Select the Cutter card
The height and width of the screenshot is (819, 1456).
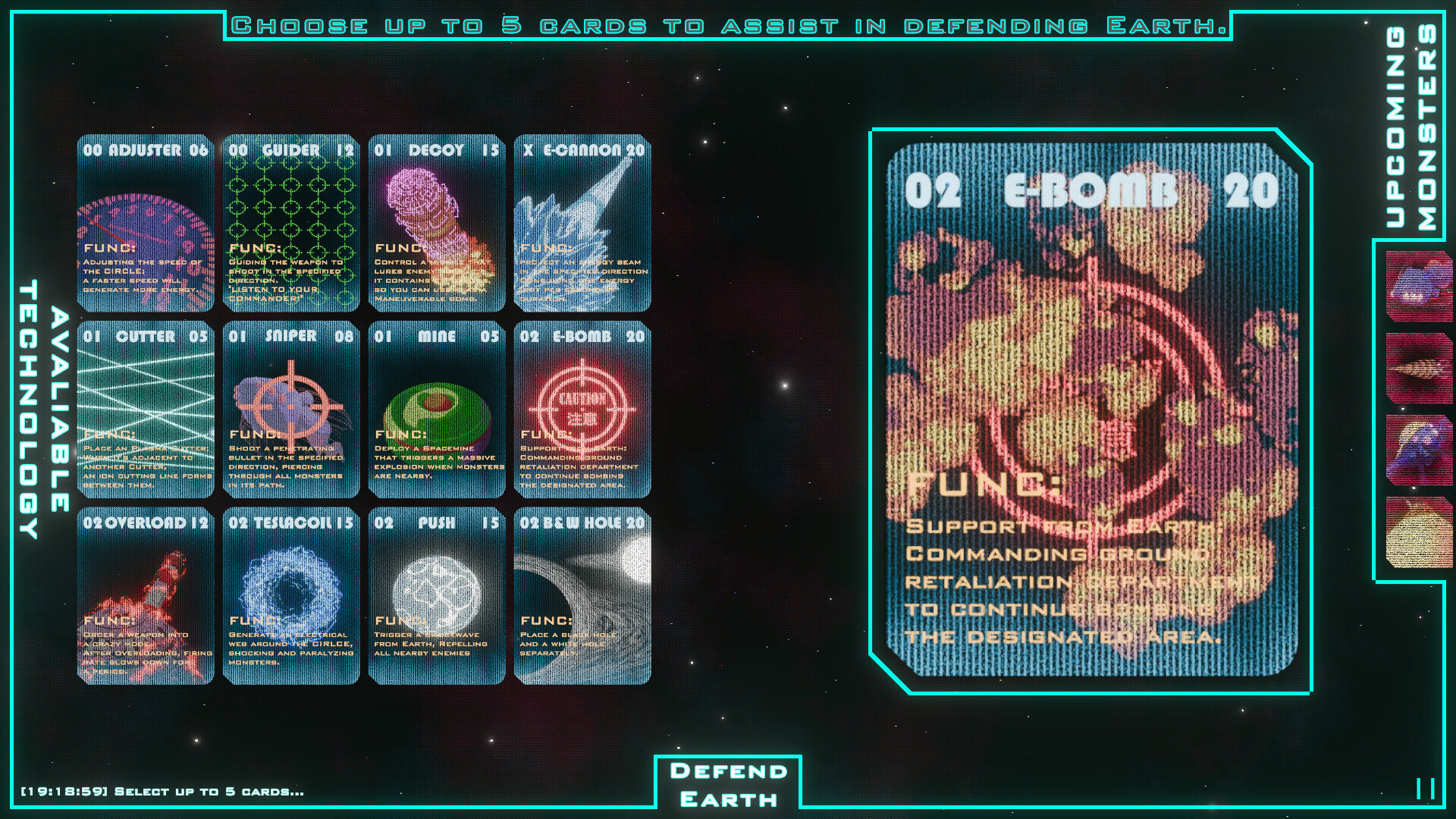(x=145, y=410)
